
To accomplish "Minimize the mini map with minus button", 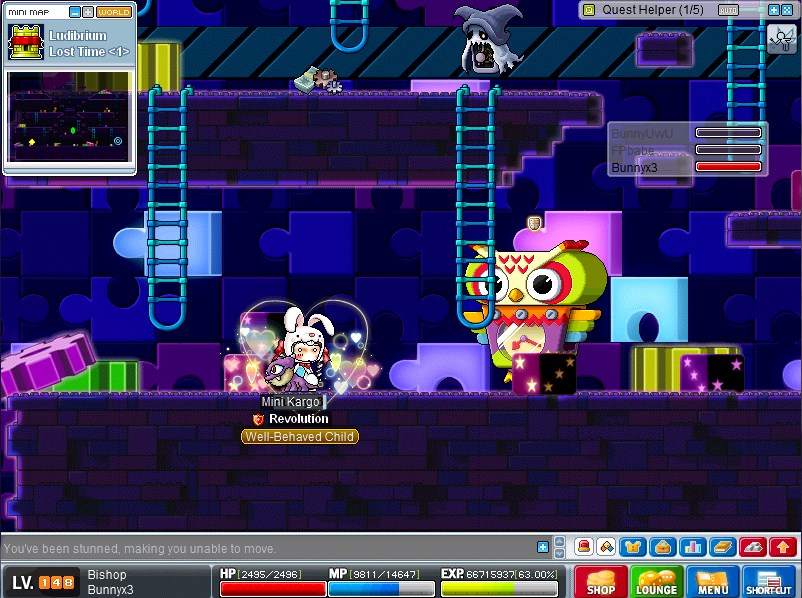I will coord(74,12).
